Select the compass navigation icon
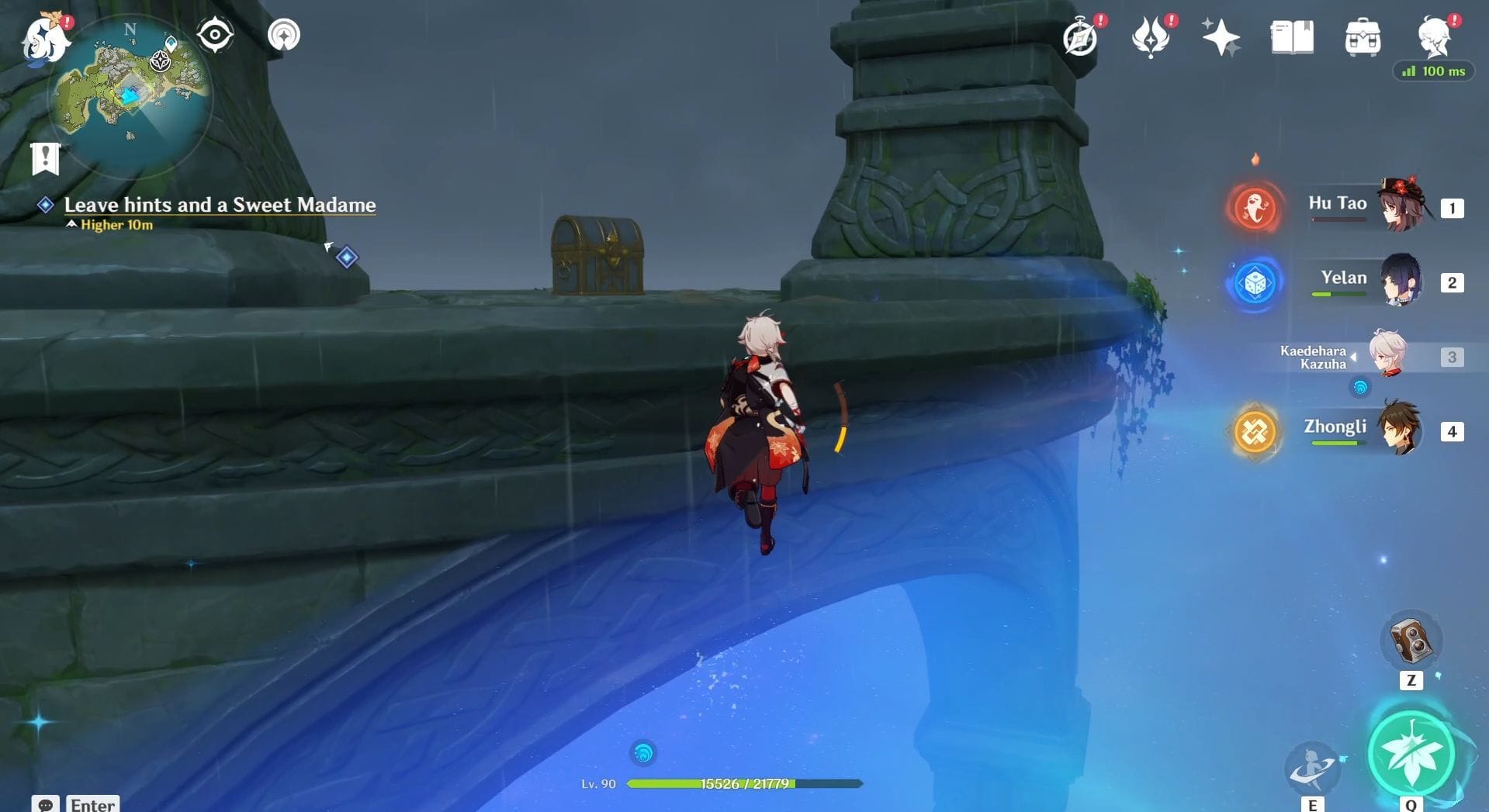Viewport: 1489px width, 812px height. click(215, 33)
